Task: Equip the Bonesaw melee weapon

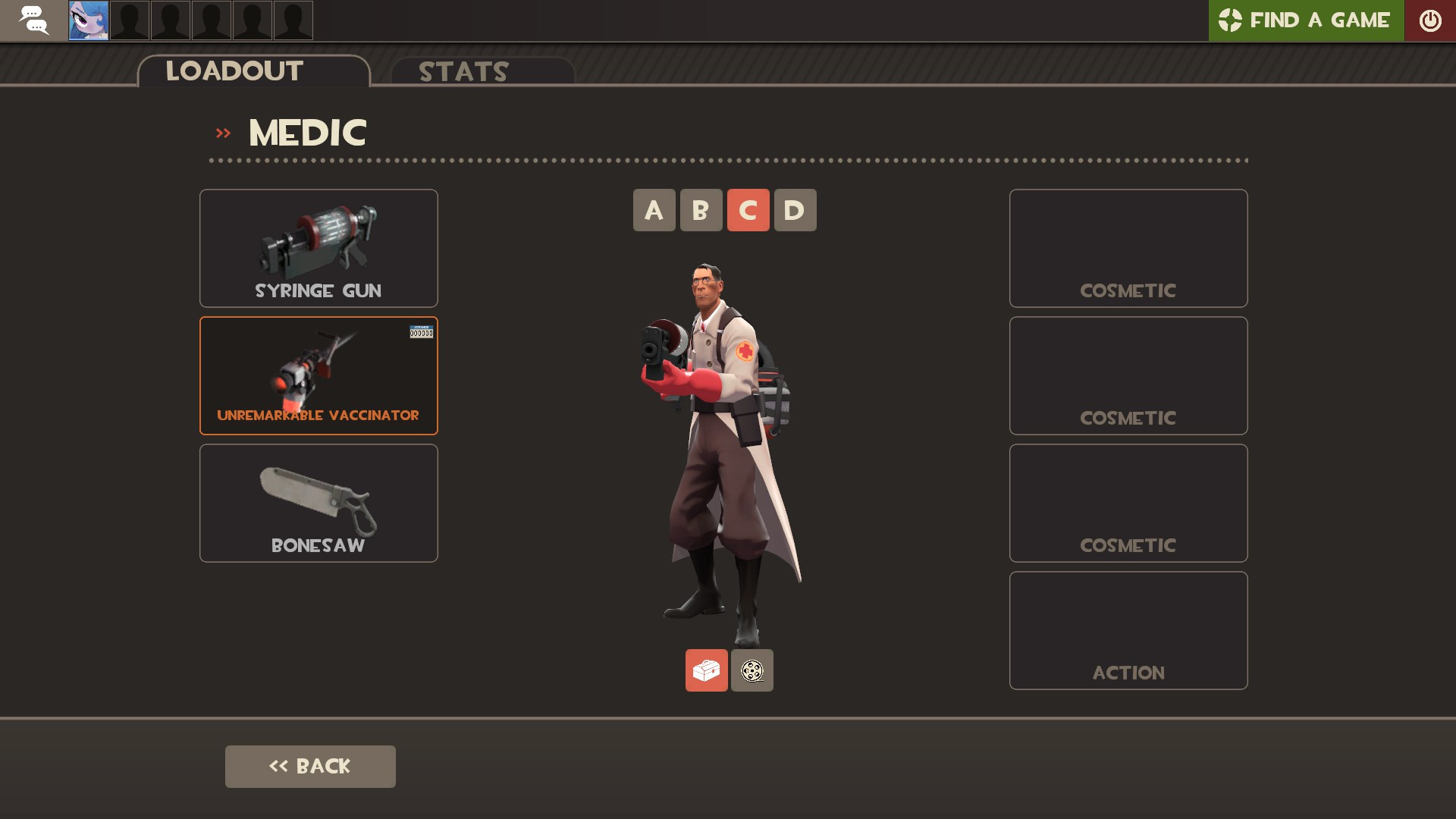Action: [318, 503]
